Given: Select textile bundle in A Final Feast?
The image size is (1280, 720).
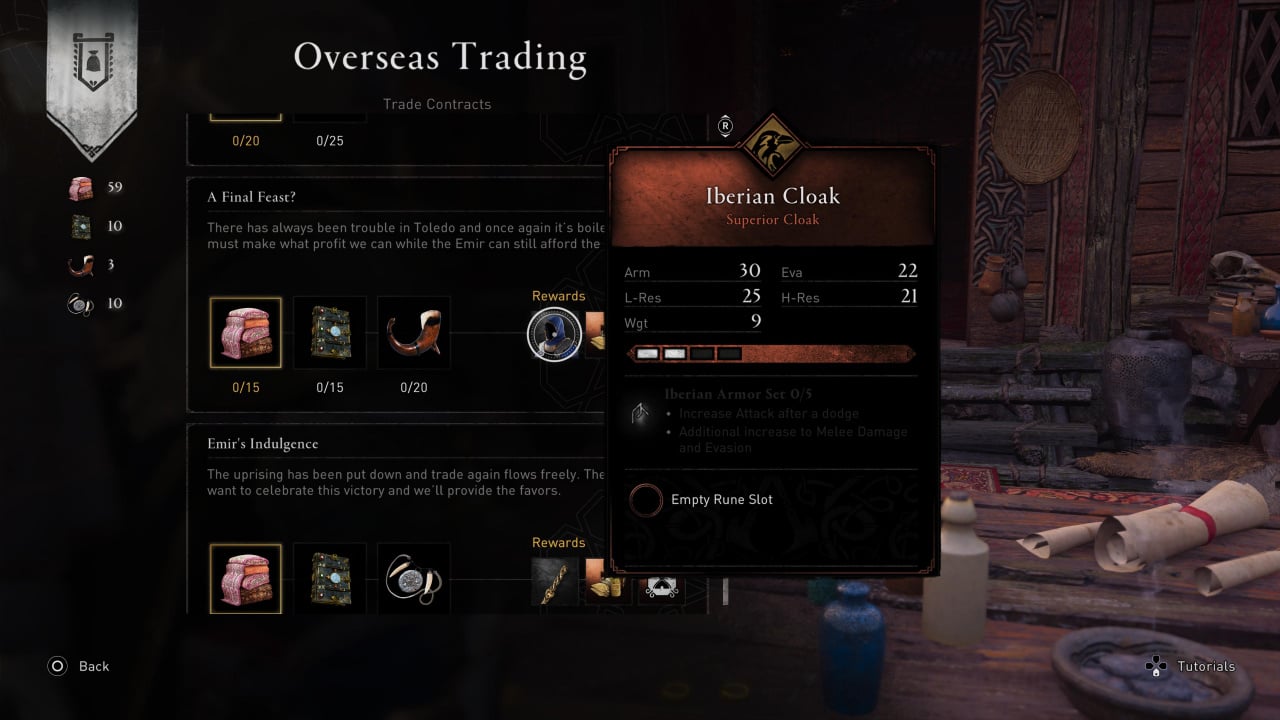Looking at the screenshot, I should click(x=246, y=333).
